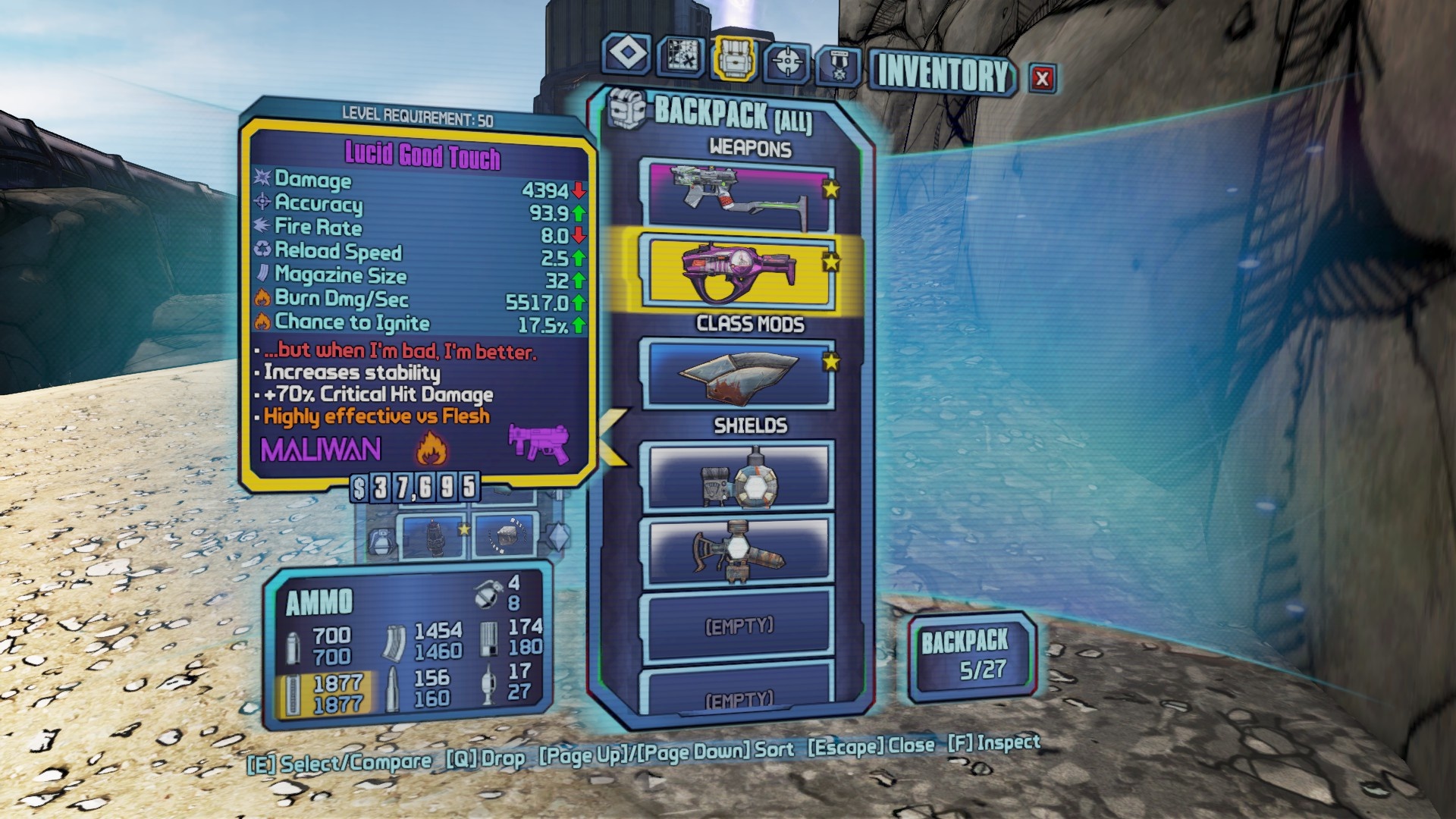Close the inventory with the red X

coord(1042,78)
